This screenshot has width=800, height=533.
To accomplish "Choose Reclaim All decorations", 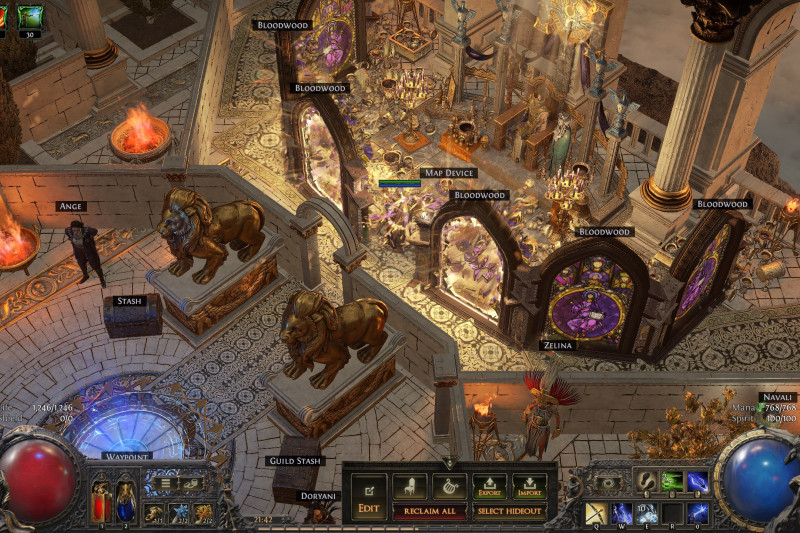I will pos(429,511).
